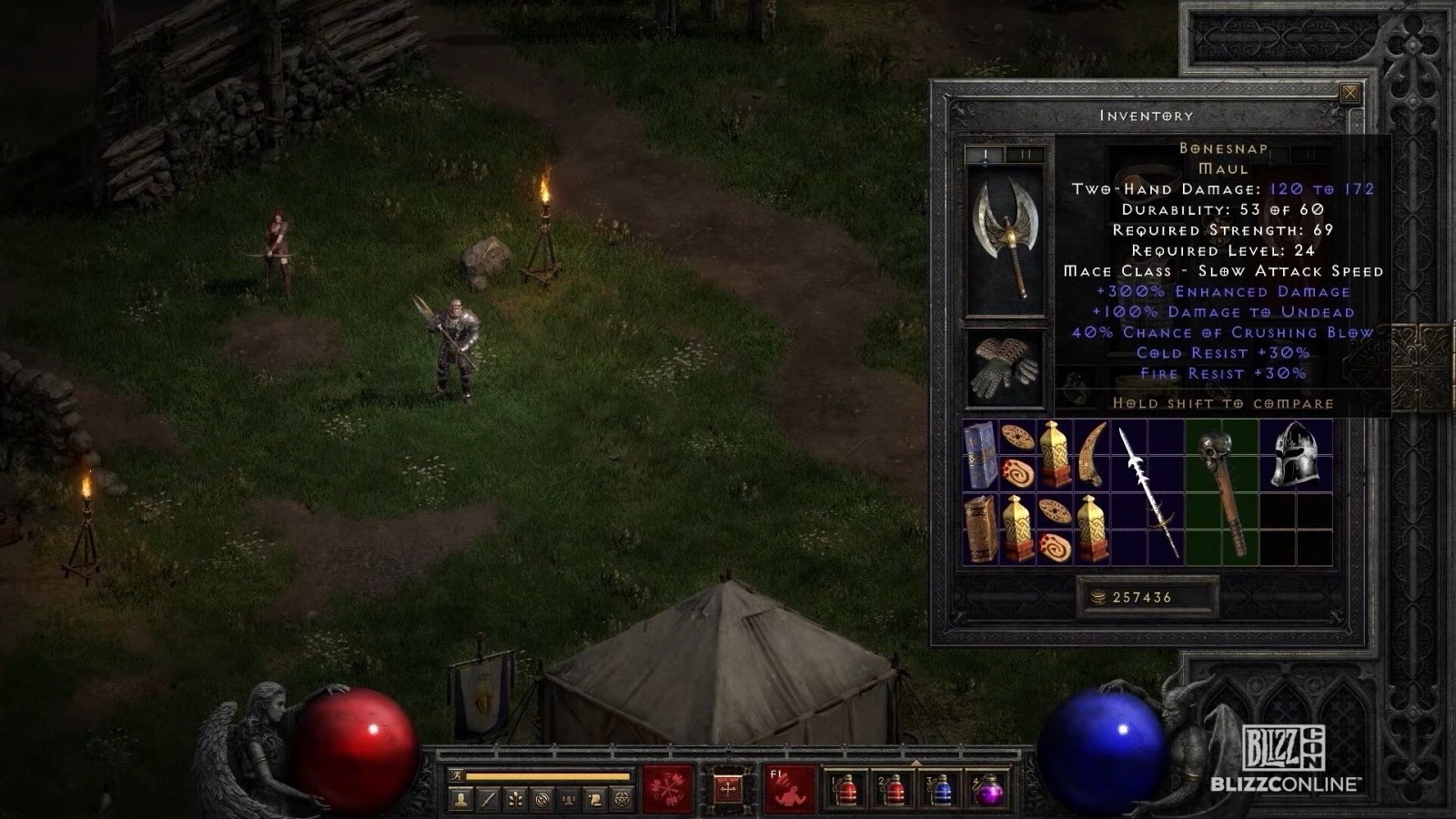Toggle the run/walk button
Screen dimensions: 1456x819
(x=458, y=776)
